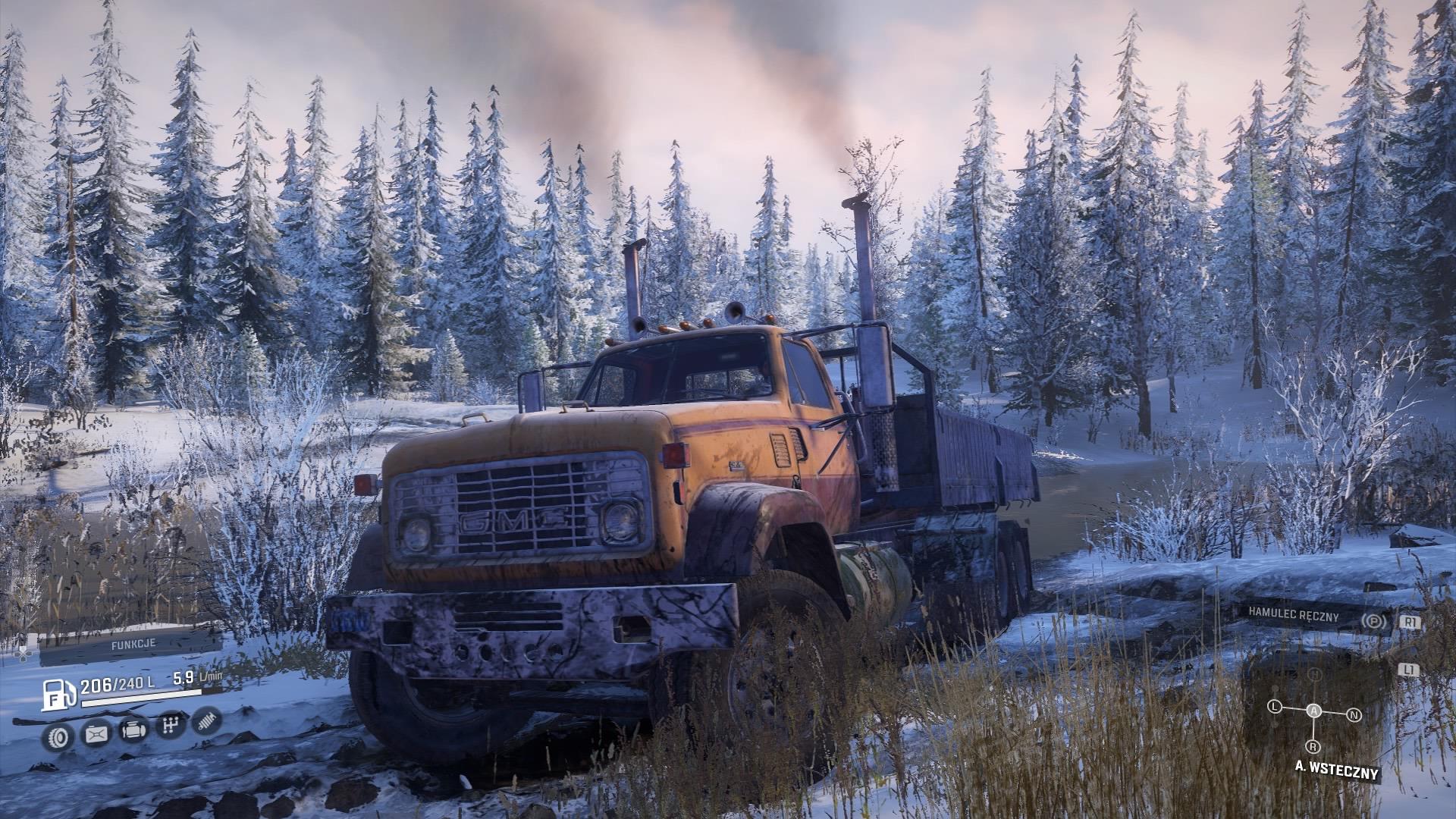Viewport: 1456px width, 819px height.
Task: Click the A gear selector hub
Action: click(1313, 710)
